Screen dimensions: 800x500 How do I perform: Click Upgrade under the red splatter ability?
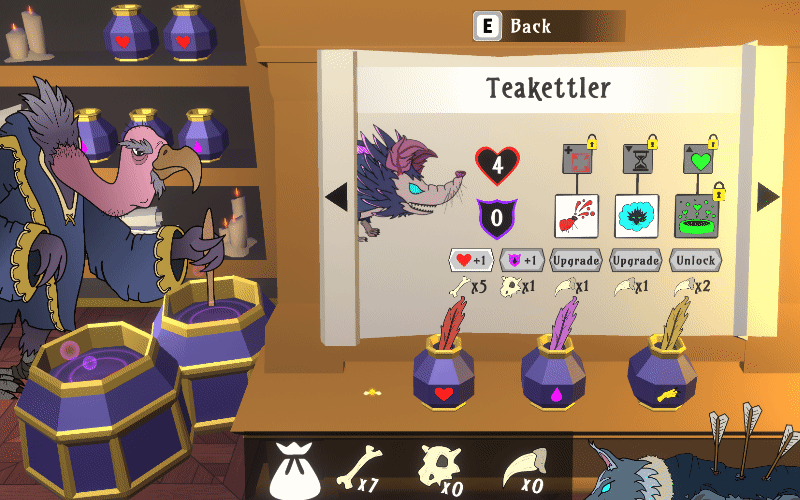pyautogui.click(x=576, y=261)
